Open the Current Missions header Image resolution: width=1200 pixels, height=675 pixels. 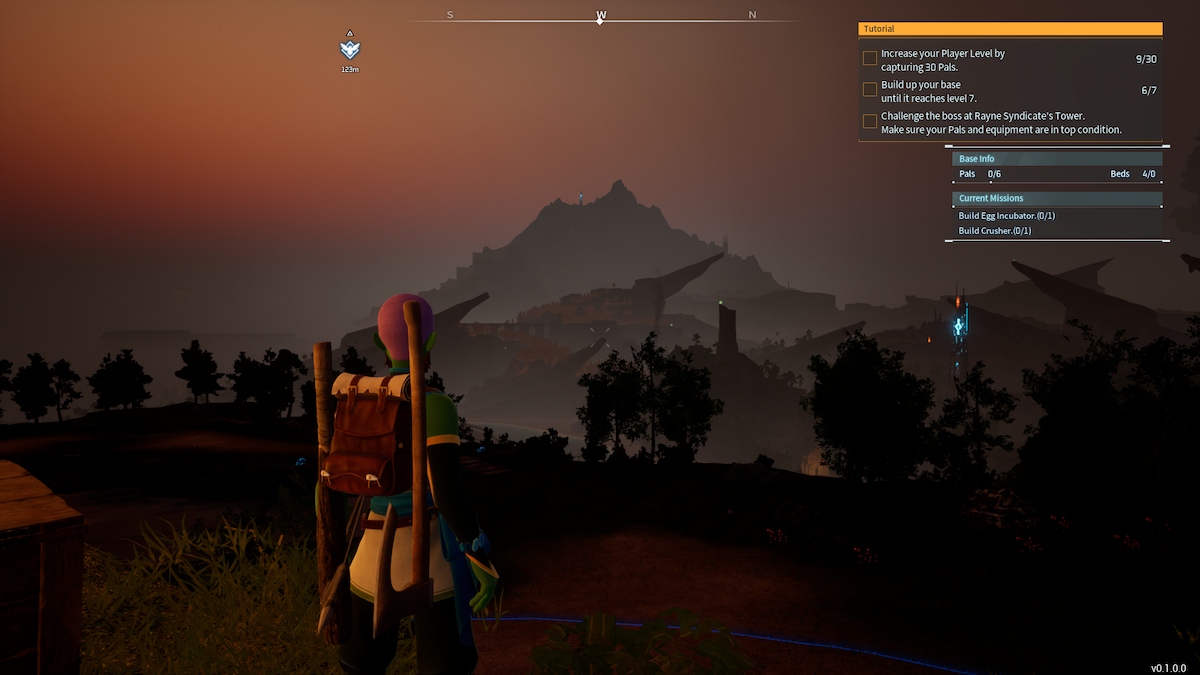point(1056,198)
